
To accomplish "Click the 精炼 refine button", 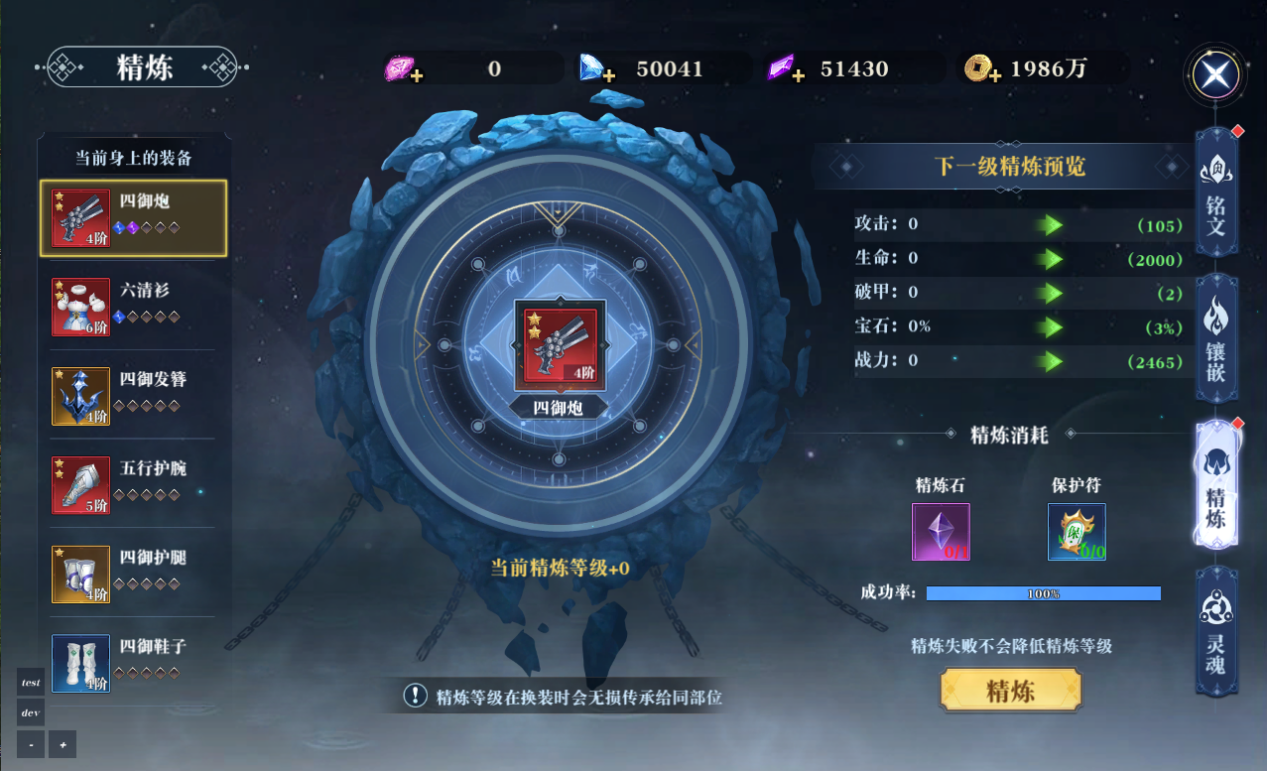I will pyautogui.click(x=1011, y=690).
